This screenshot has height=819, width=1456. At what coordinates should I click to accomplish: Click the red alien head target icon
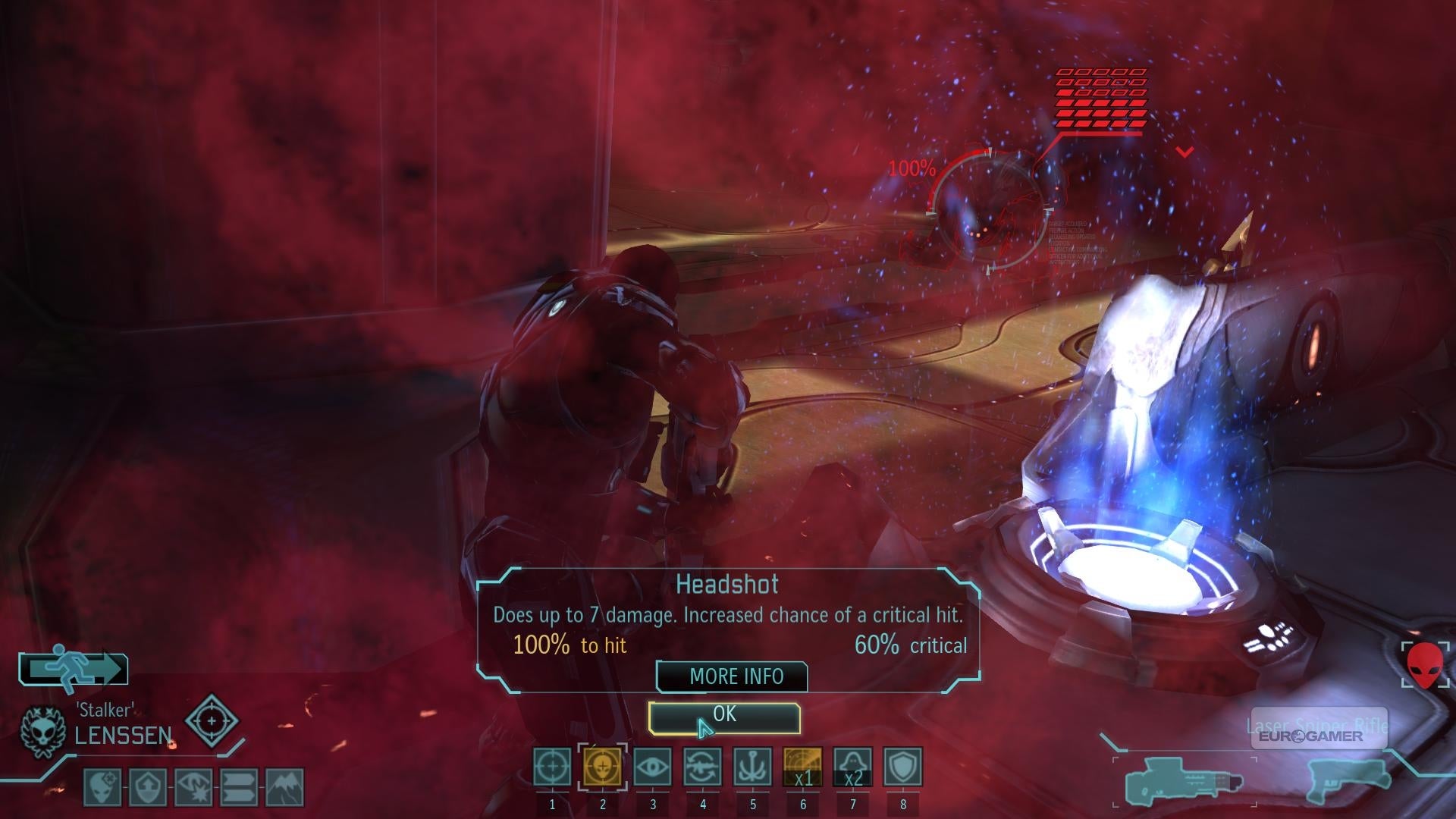tap(1426, 665)
